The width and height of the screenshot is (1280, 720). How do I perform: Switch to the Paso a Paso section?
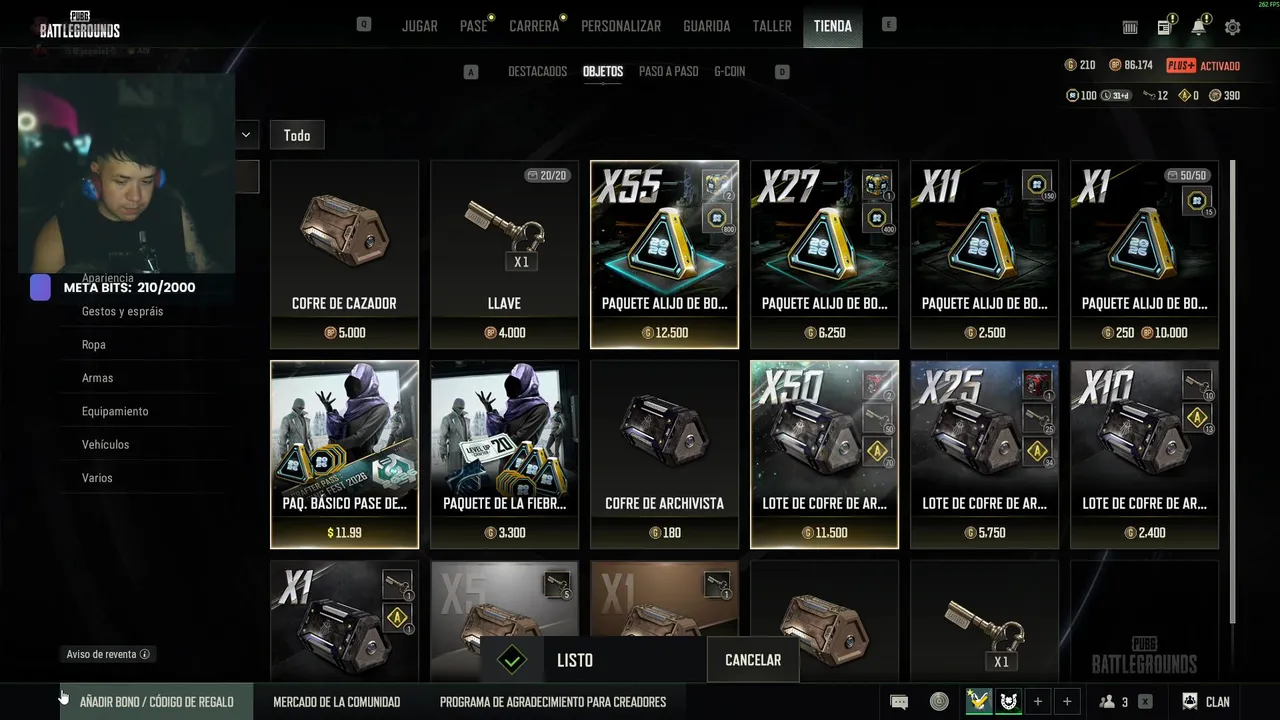click(668, 72)
